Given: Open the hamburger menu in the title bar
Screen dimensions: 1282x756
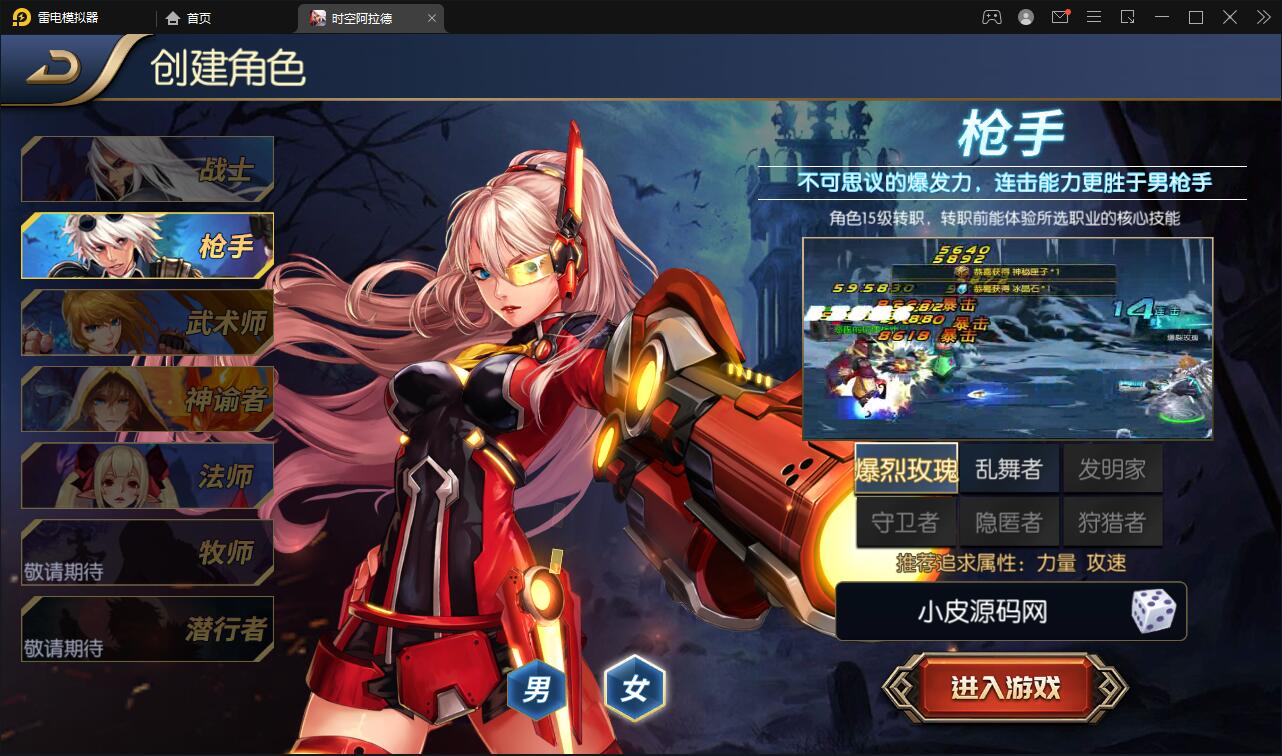Looking at the screenshot, I should pos(1093,17).
